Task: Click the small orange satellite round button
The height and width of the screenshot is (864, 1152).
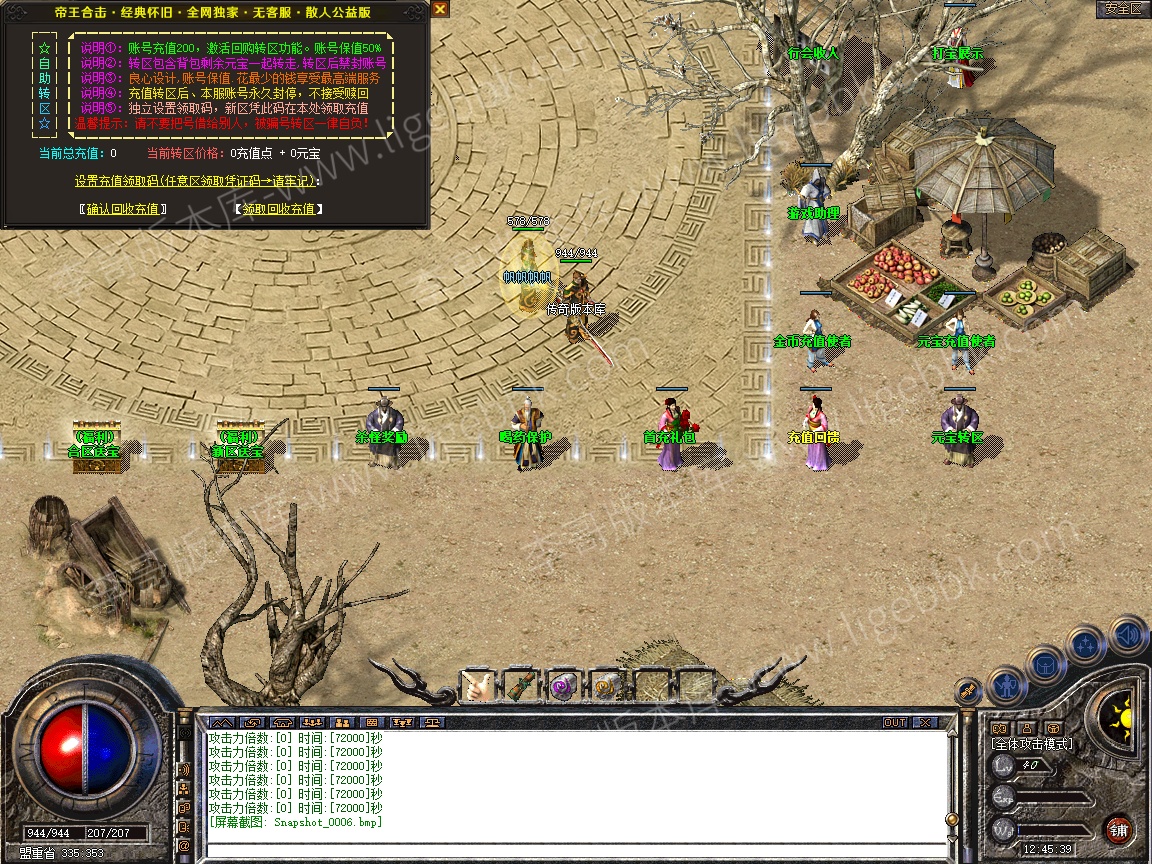Action: click(967, 690)
